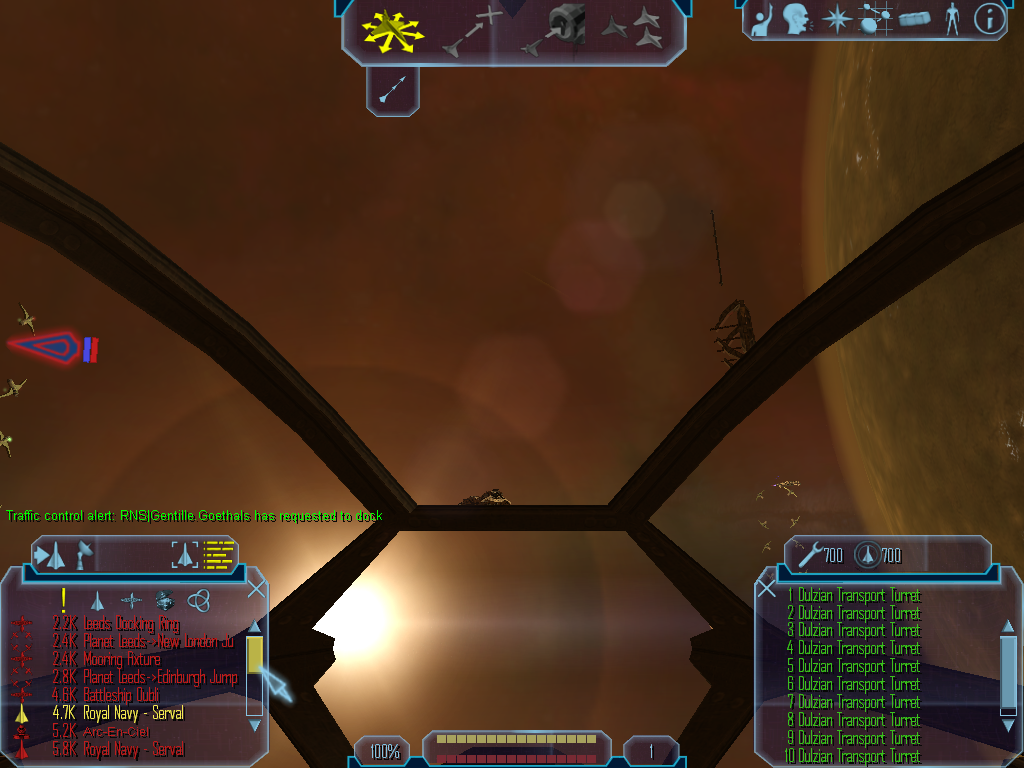Viewport: 1024px width, 768px height.
Task: Select weapon 1 Dulzian Transport Turret
Action: click(x=855, y=595)
